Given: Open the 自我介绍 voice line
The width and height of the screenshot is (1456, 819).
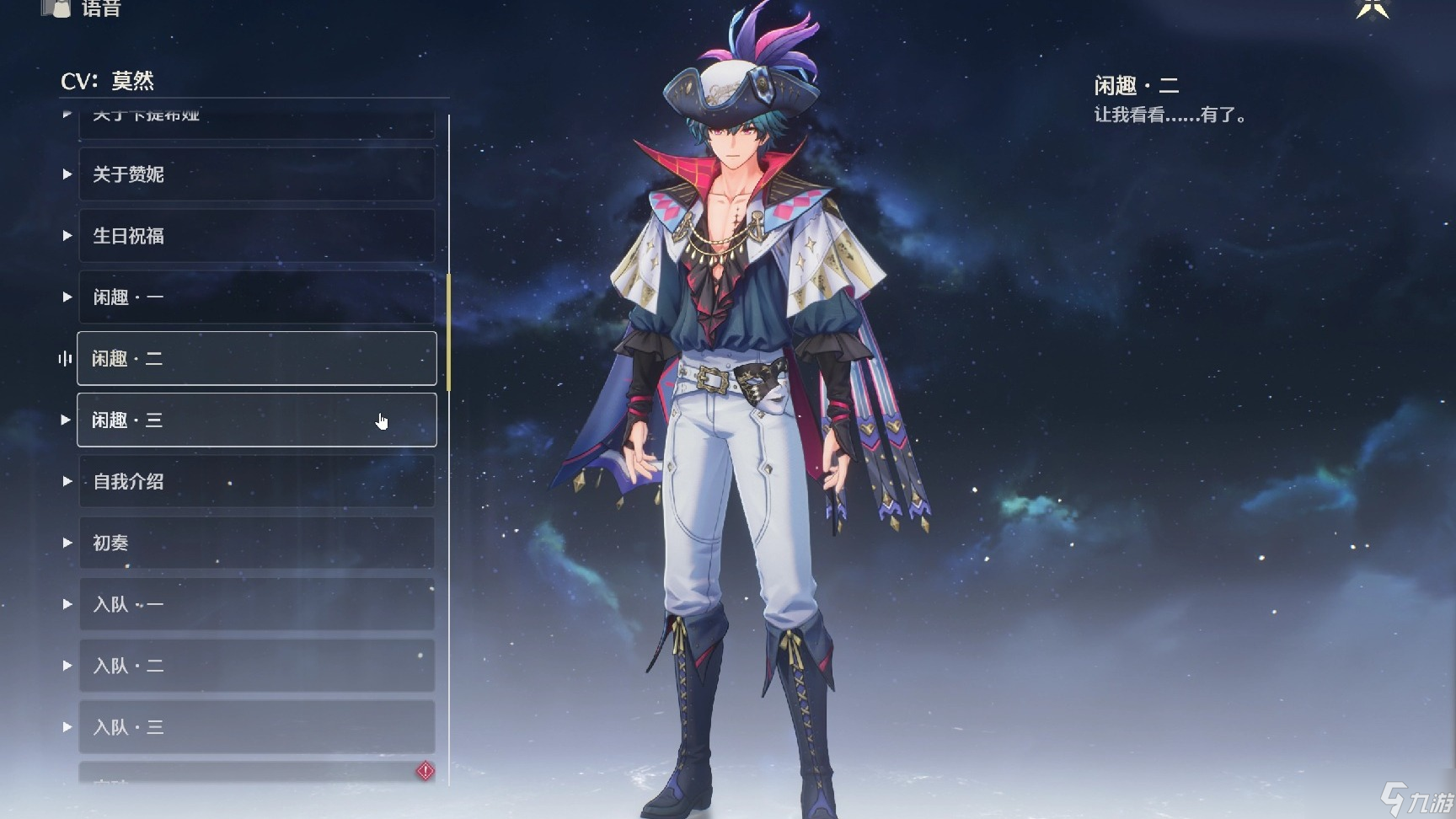Looking at the screenshot, I should click(256, 481).
